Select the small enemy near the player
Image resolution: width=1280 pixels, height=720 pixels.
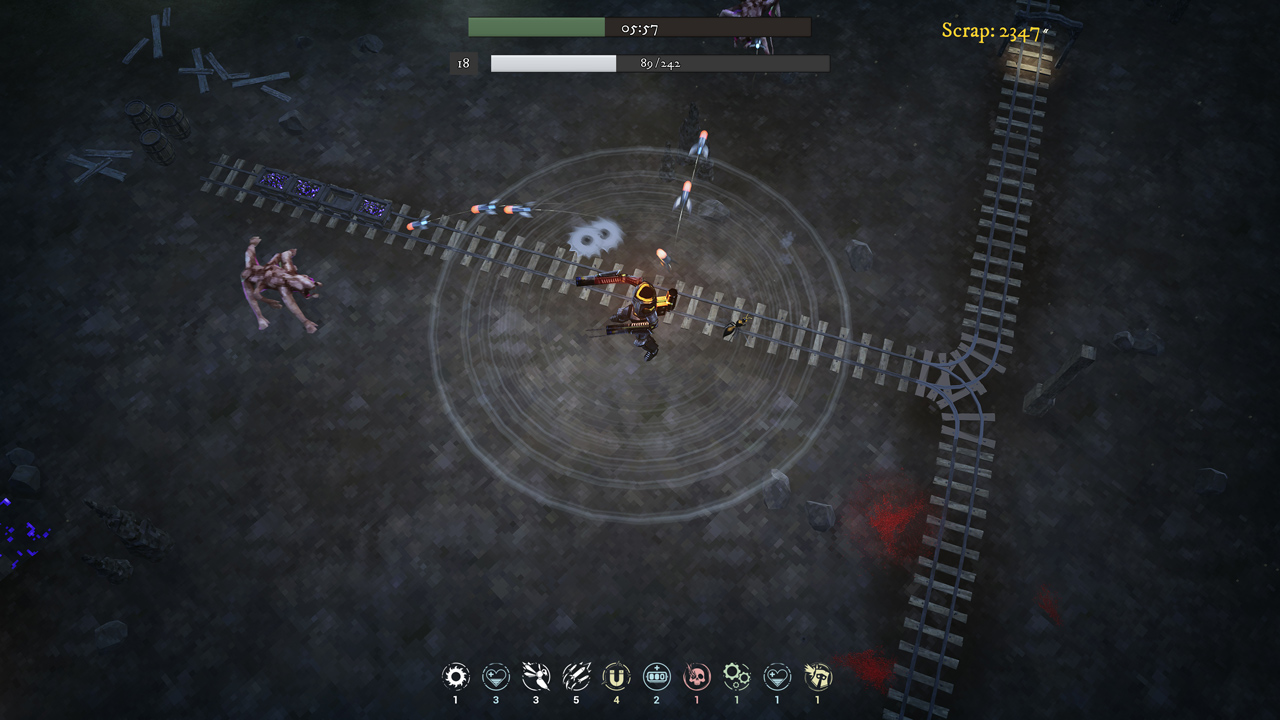733,327
